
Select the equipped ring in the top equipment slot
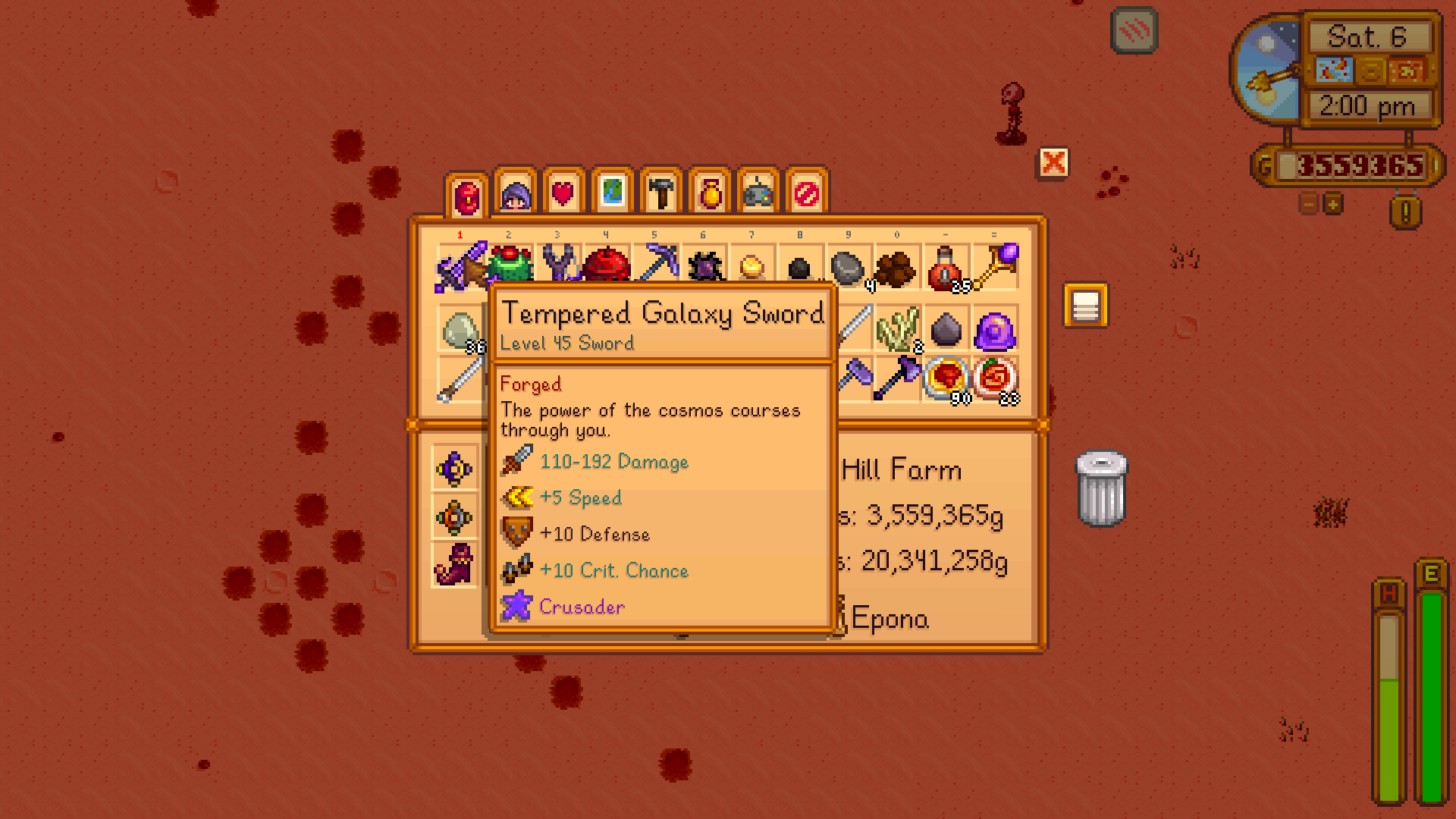[x=453, y=468]
